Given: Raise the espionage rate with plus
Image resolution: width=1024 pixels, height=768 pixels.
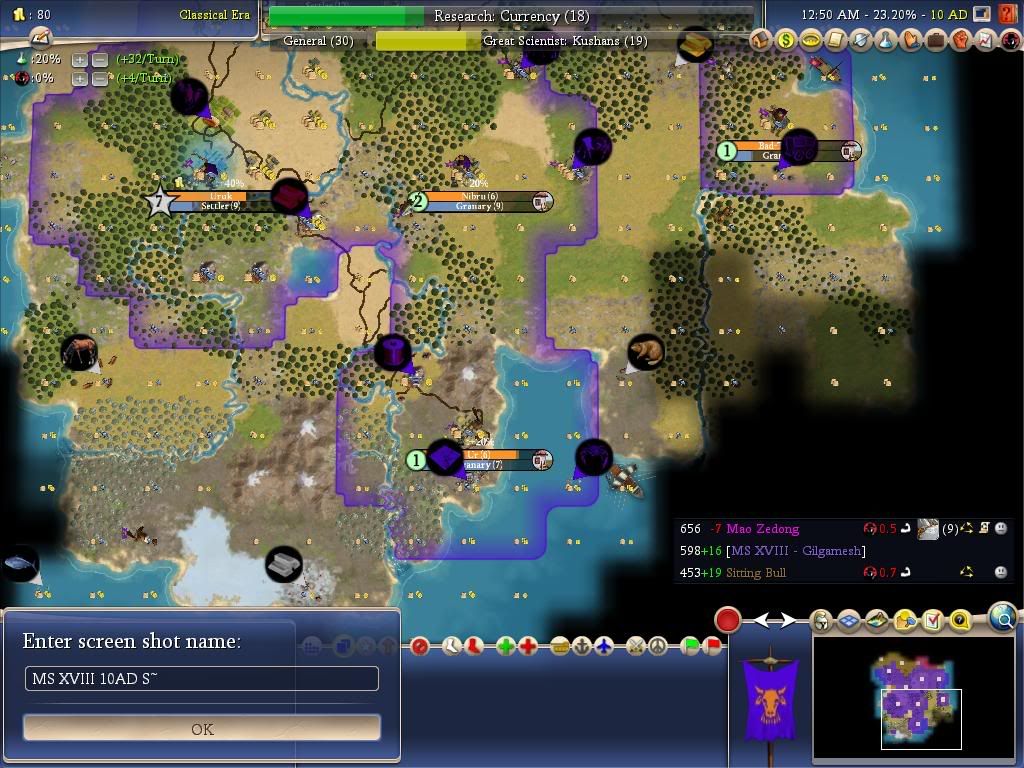Looking at the screenshot, I should point(80,78).
